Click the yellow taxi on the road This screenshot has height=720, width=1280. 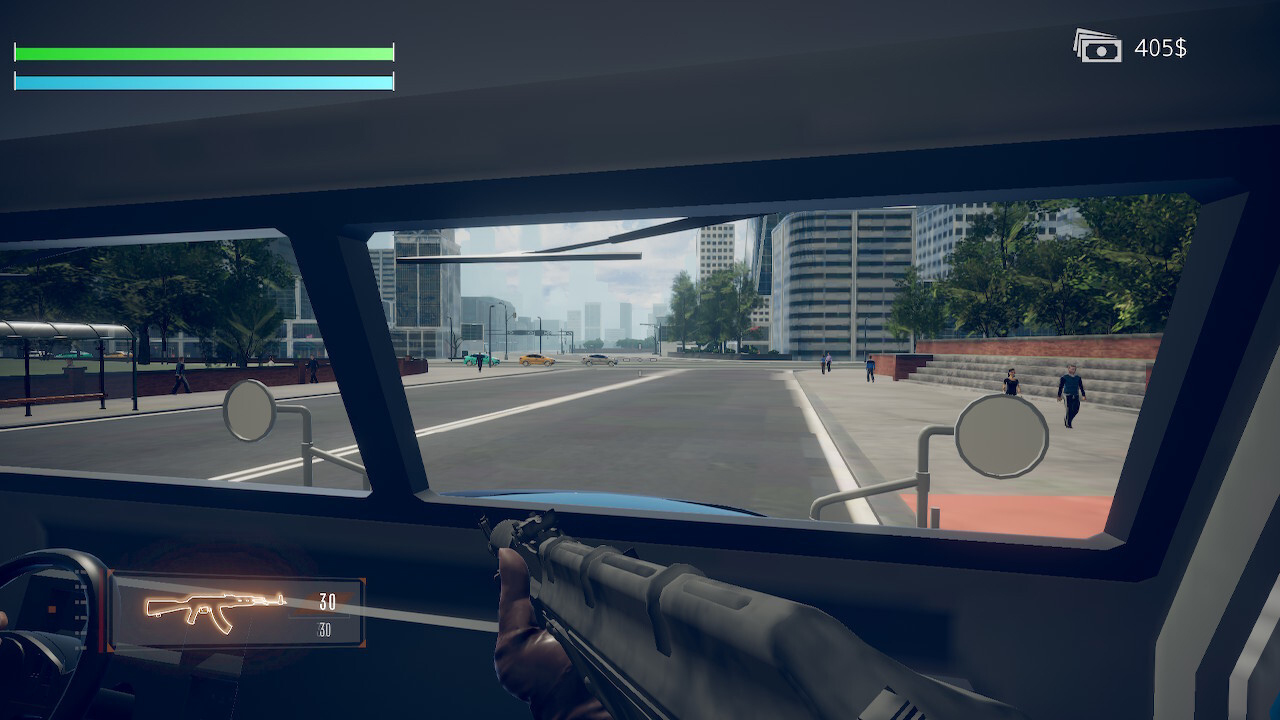(537, 361)
